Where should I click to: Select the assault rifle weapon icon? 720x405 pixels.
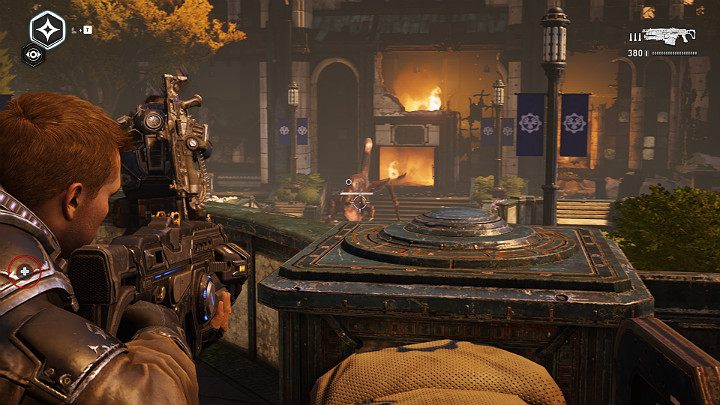tap(669, 37)
